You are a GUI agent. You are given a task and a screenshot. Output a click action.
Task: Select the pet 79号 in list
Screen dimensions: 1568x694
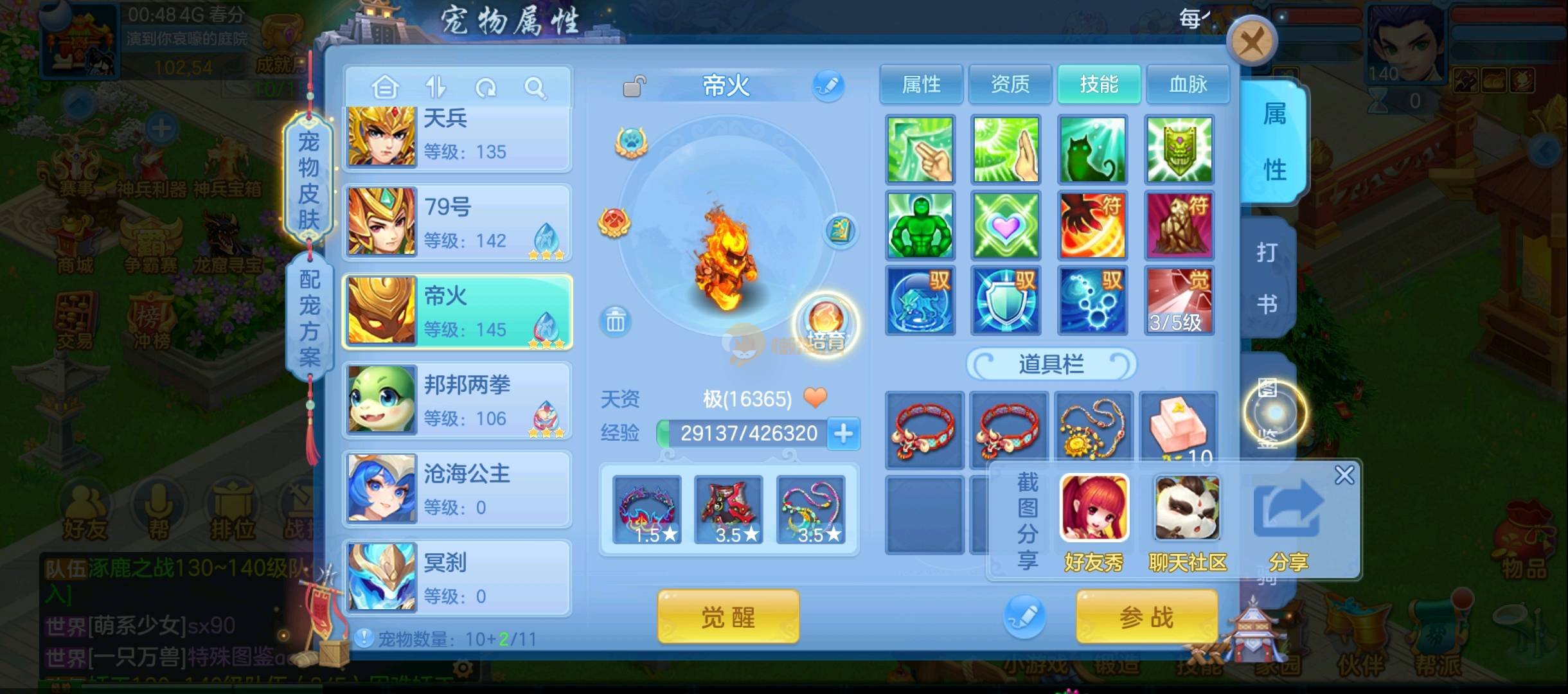(x=457, y=222)
